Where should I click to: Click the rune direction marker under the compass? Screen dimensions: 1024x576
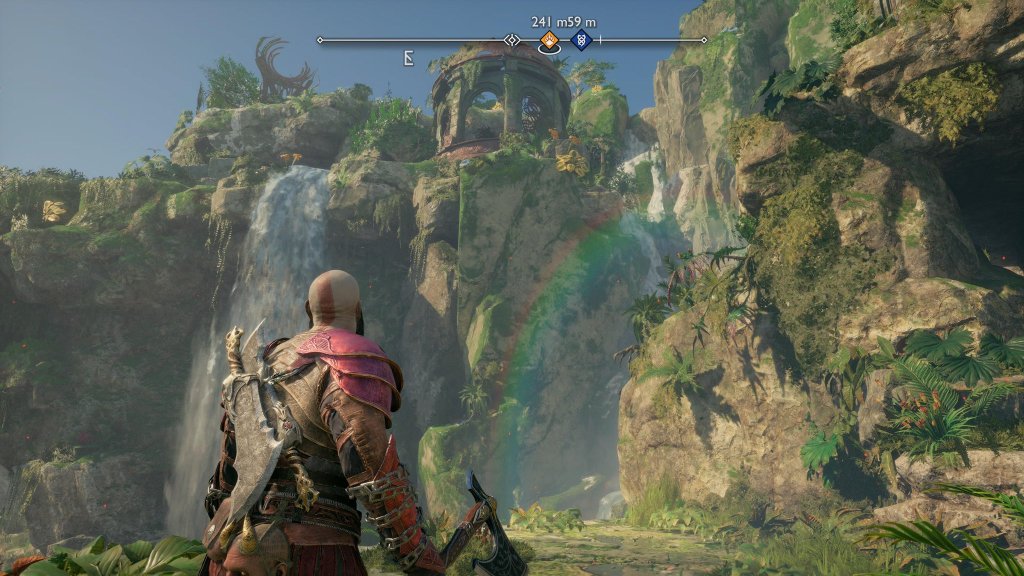pyautogui.click(x=408, y=58)
